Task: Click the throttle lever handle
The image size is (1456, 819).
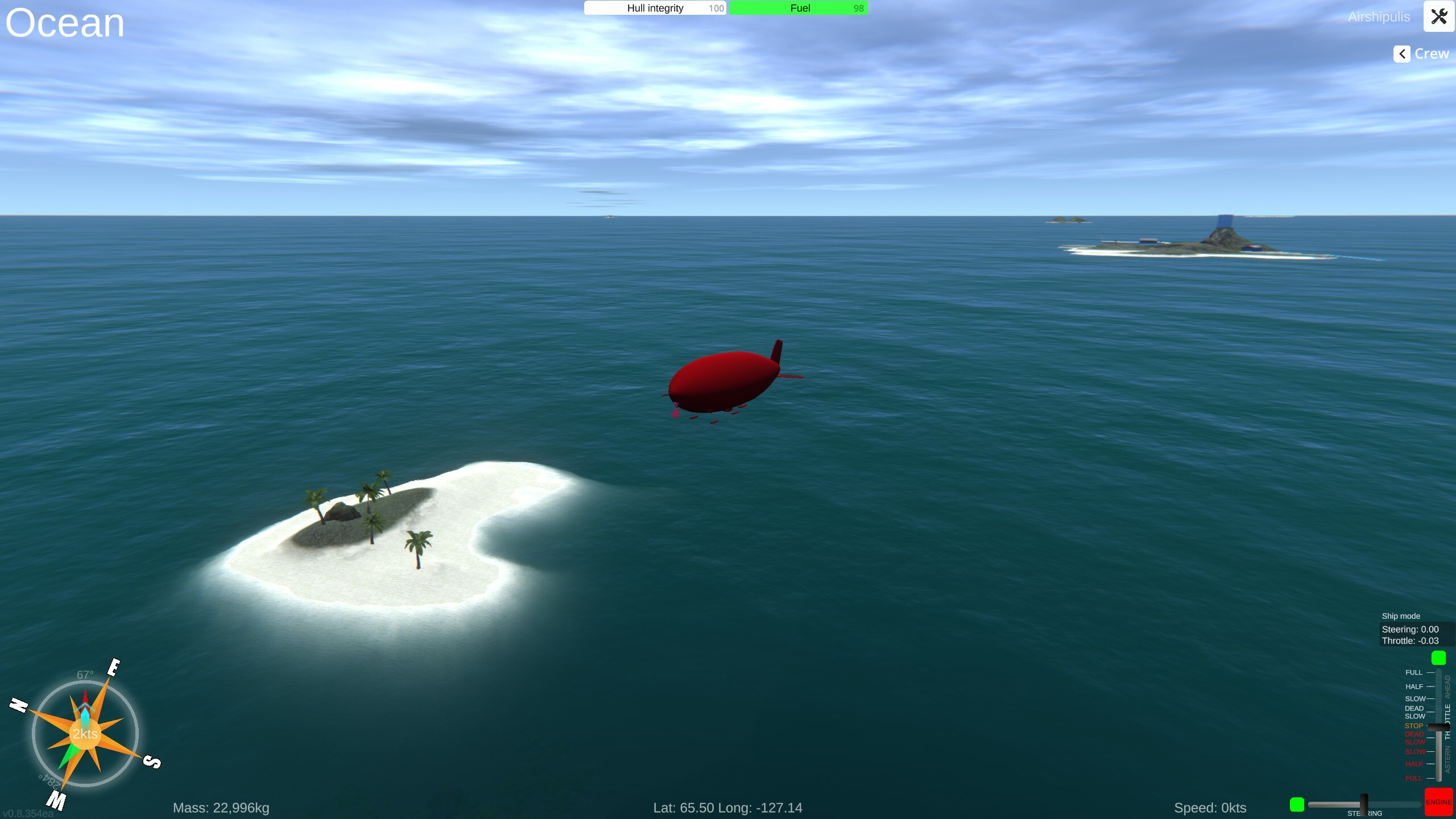Action: pyautogui.click(x=1438, y=726)
